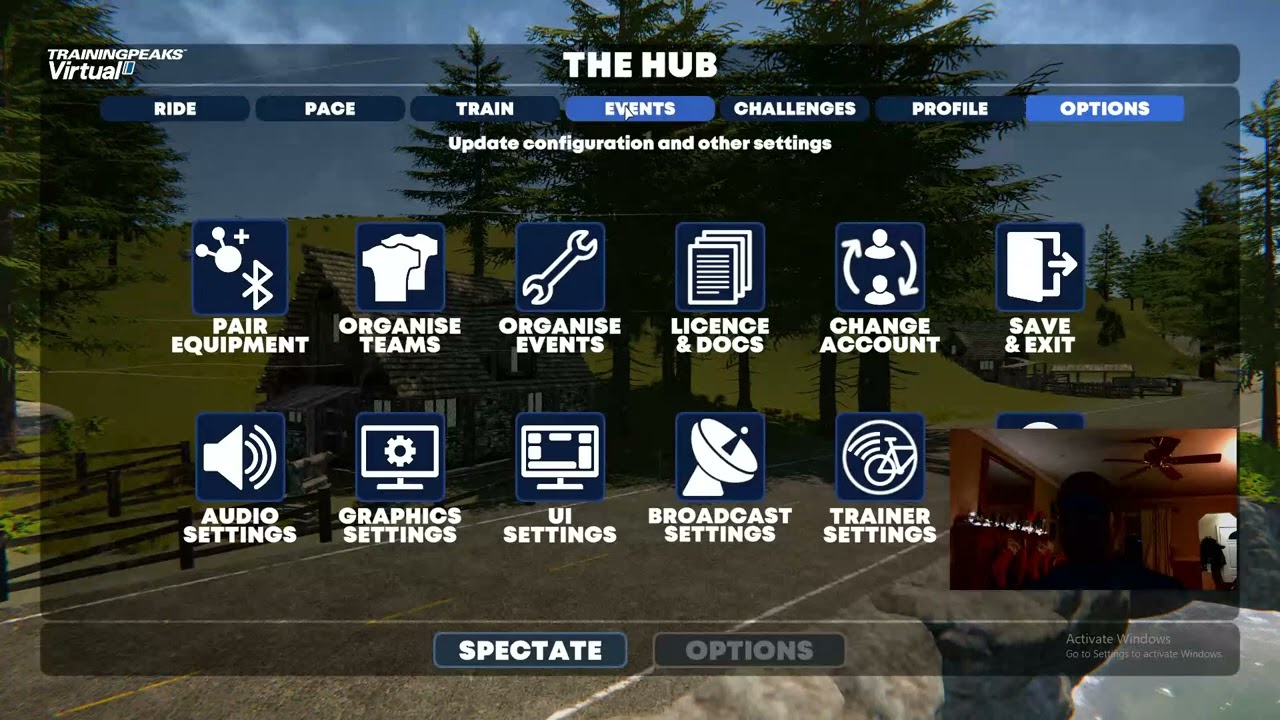Click Save & Exit
This screenshot has width=1280, height=720.
pyautogui.click(x=1040, y=268)
